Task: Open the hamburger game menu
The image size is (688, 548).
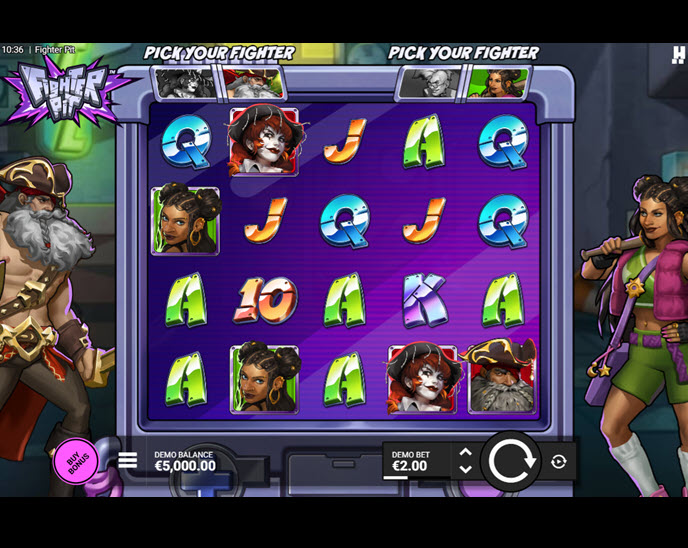Action: (128, 461)
